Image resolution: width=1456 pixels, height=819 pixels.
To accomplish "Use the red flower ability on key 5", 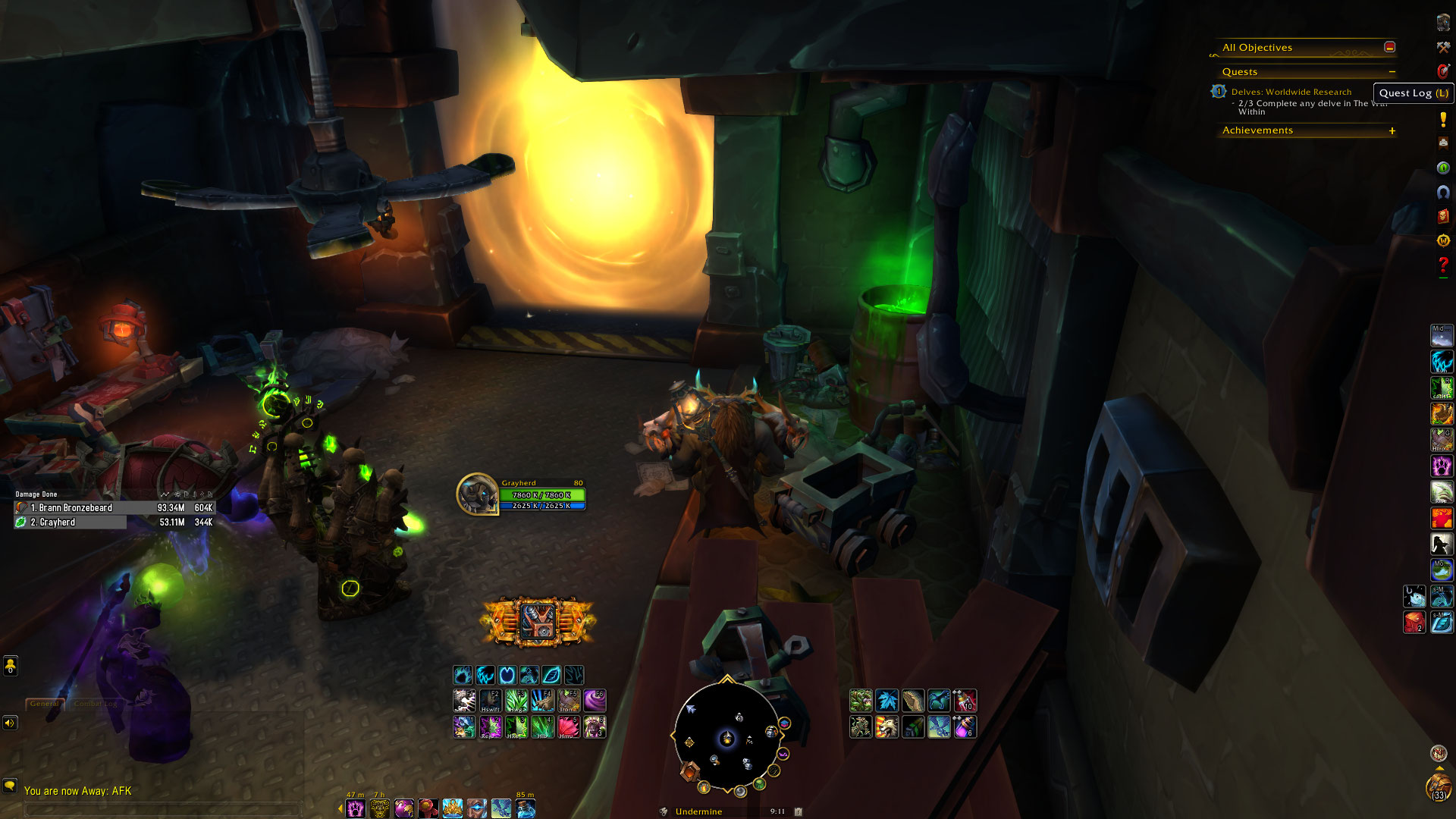I will pos(568,726).
